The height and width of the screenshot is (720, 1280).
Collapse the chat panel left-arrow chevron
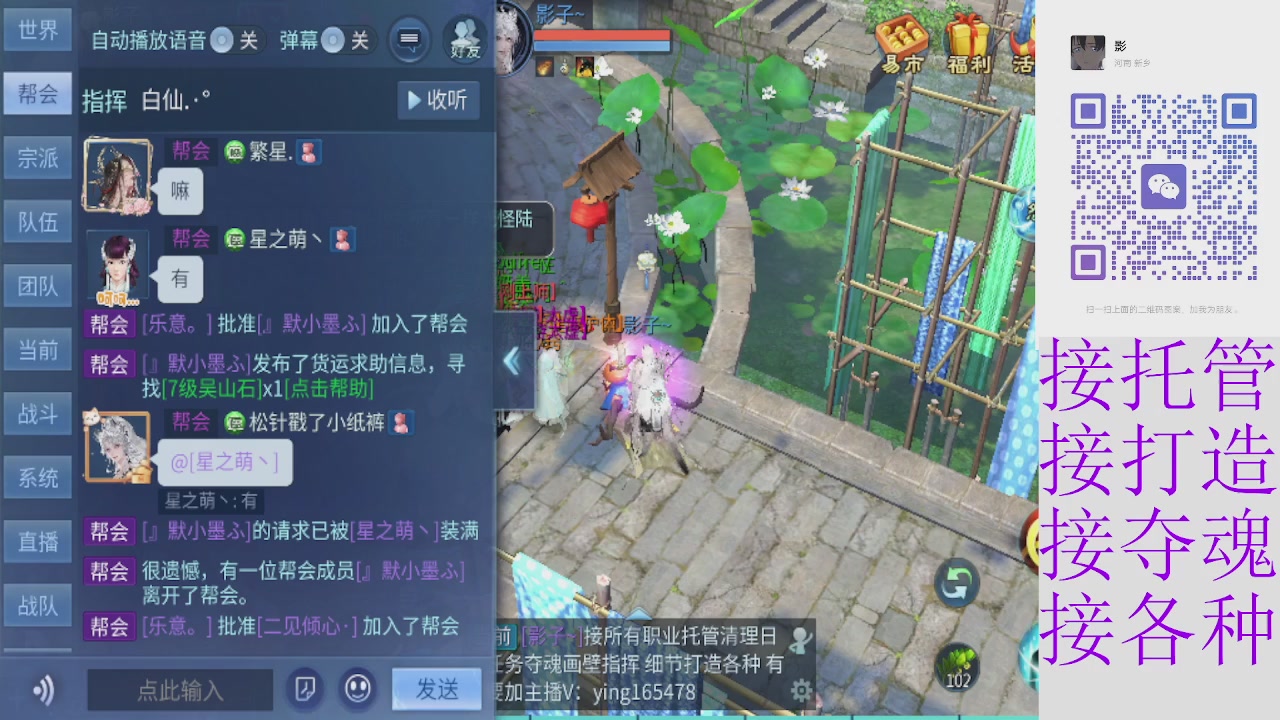click(x=515, y=362)
